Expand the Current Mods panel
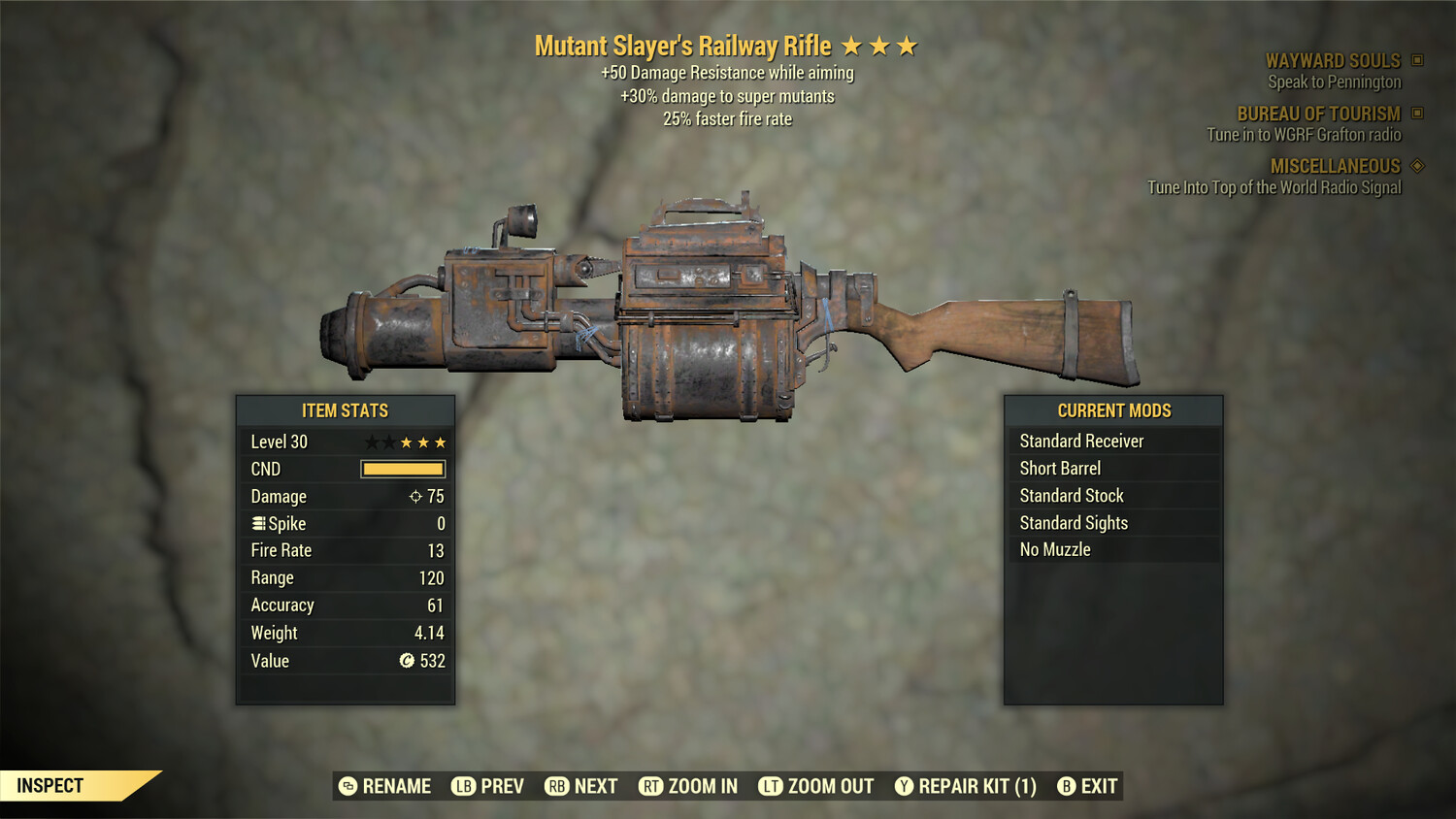The image size is (1456, 819). (1113, 410)
